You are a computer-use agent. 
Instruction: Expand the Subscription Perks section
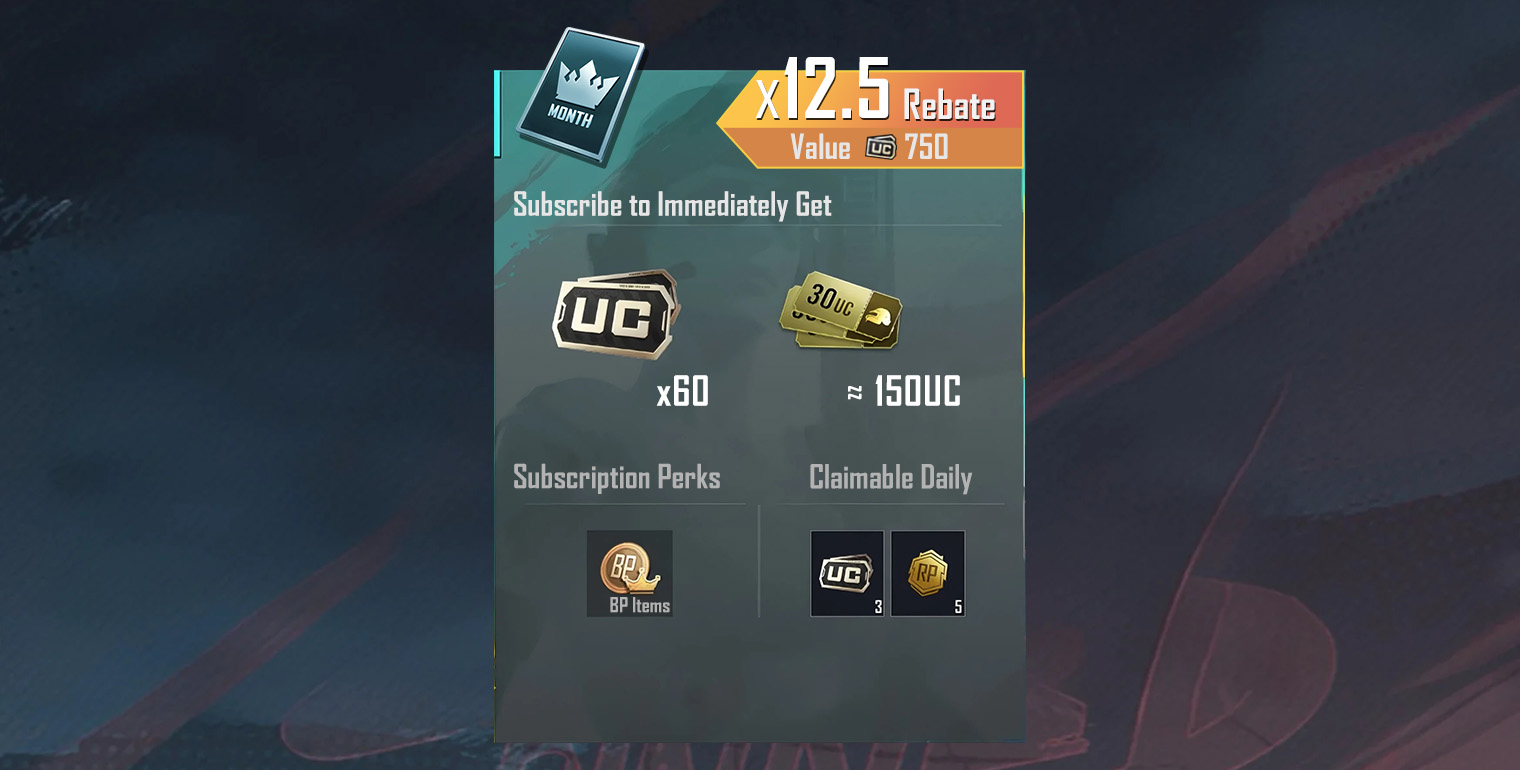[616, 478]
